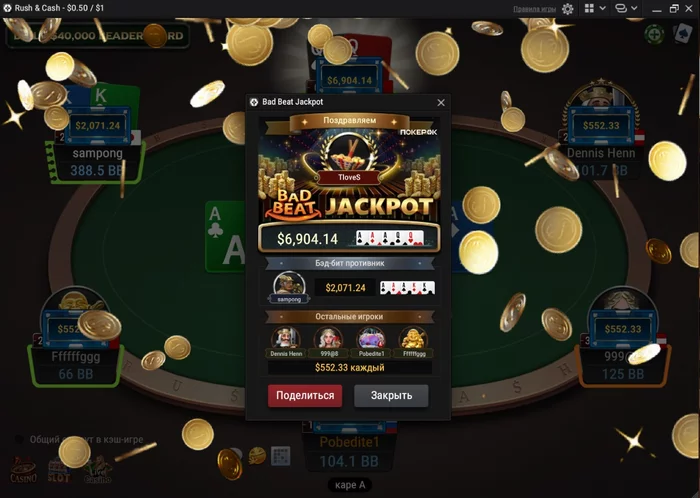Viewport: 700px width, 498px height.
Task: Close the Bad Beat Jackpot popup with X
Action: (441, 102)
